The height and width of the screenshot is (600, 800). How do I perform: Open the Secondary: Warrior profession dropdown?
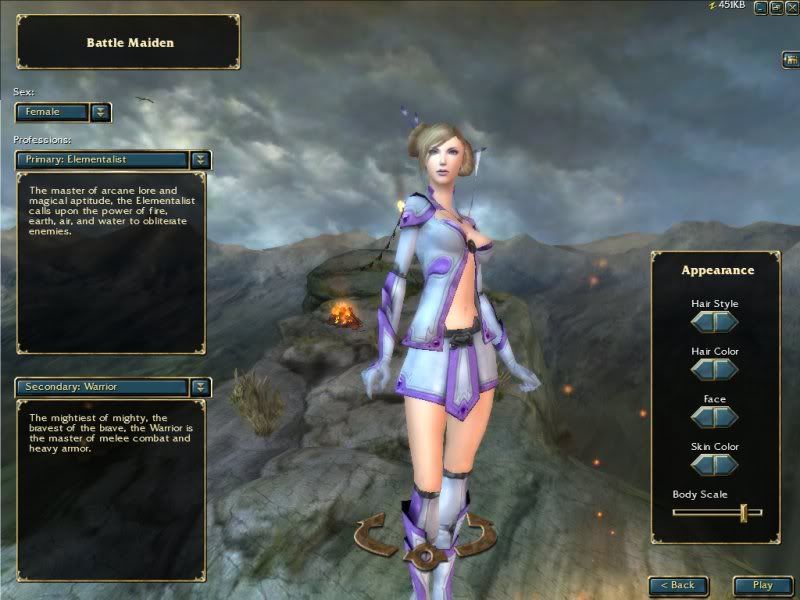click(x=201, y=386)
